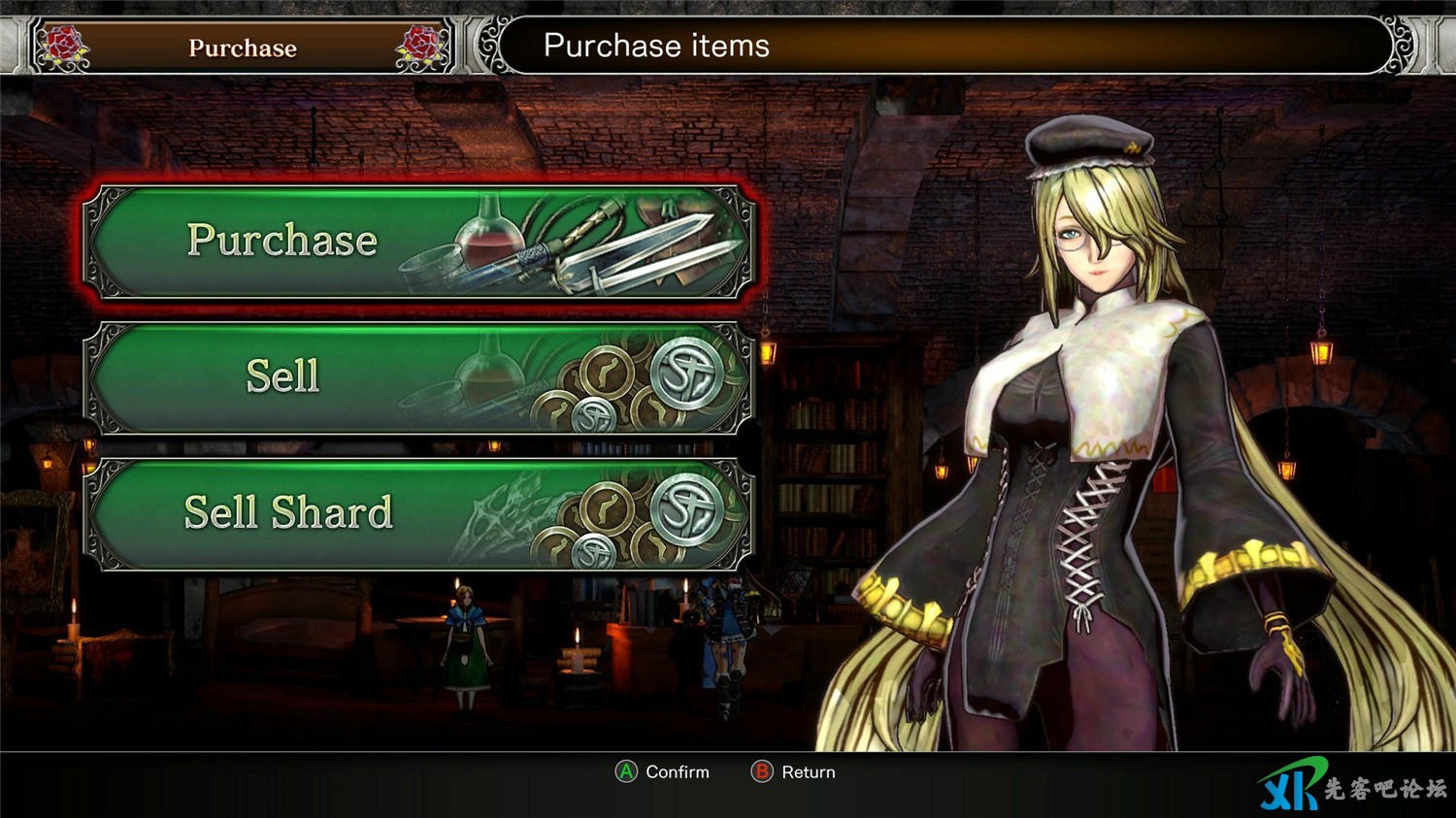Choose the Purchase shop option
This screenshot has height=818, width=1456.
[x=418, y=242]
